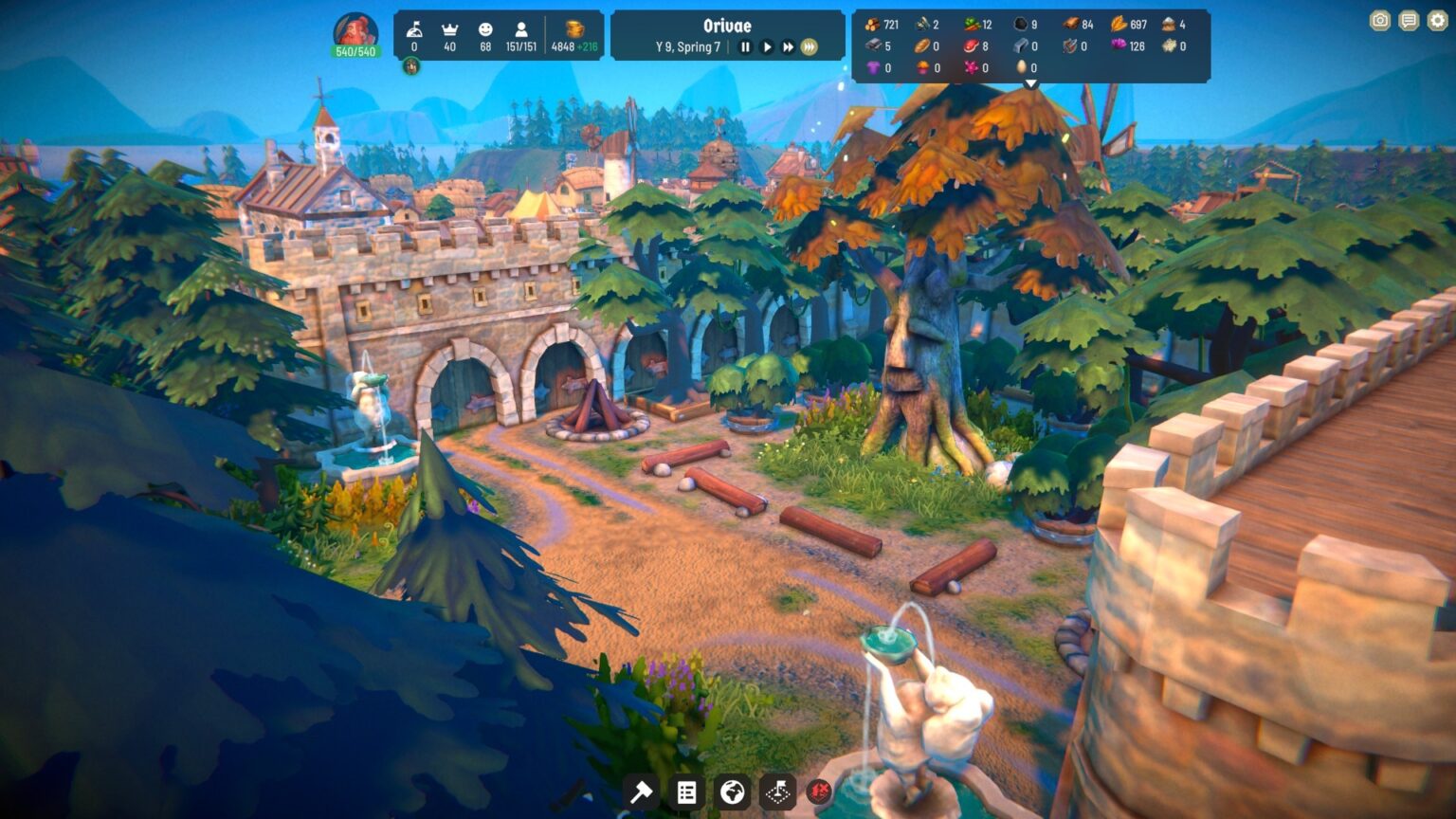Pause the game time
Screen dimensions: 1456x819
click(745, 46)
